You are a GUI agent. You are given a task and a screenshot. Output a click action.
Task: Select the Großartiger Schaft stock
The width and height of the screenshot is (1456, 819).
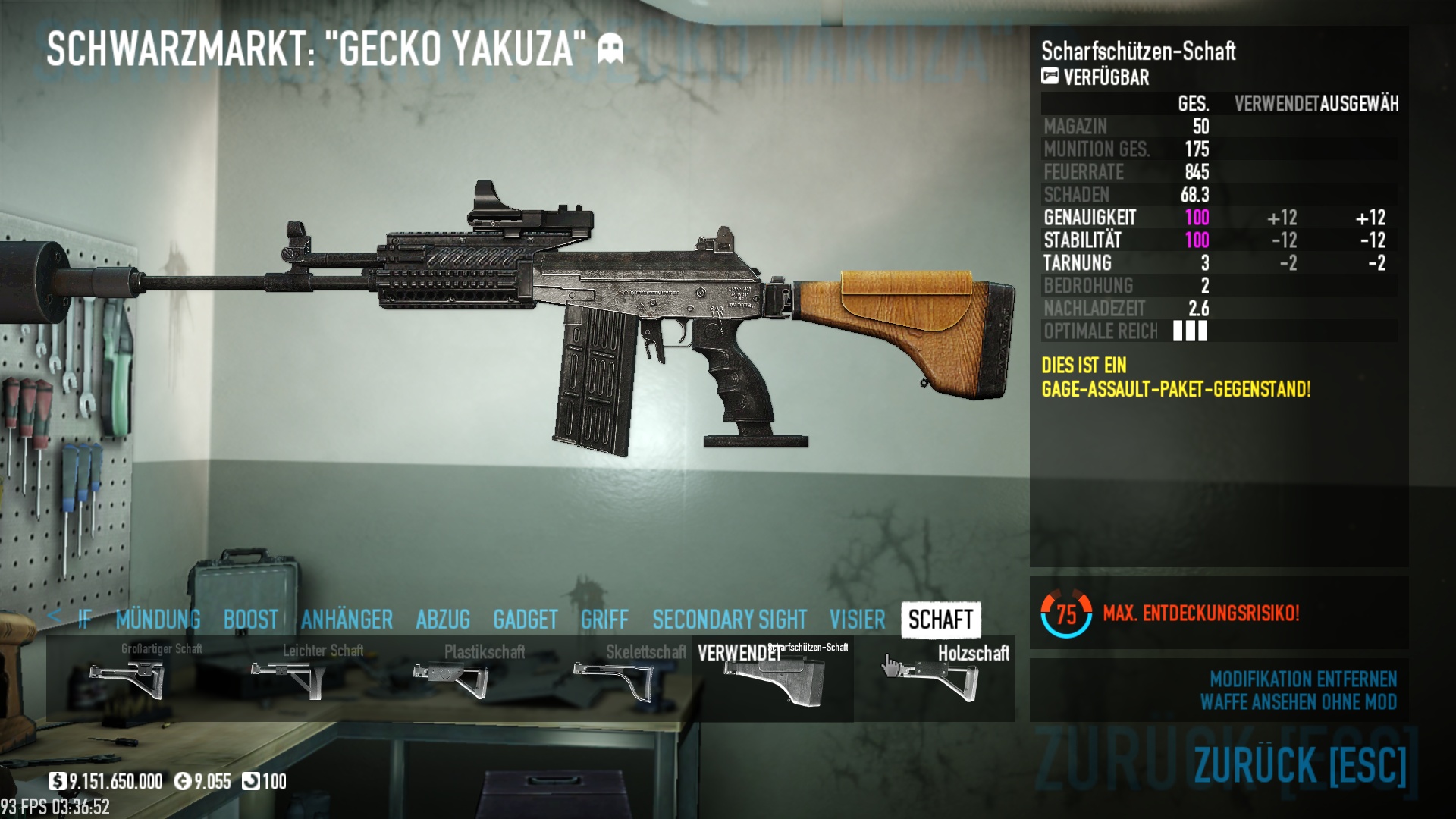pyautogui.click(x=127, y=679)
